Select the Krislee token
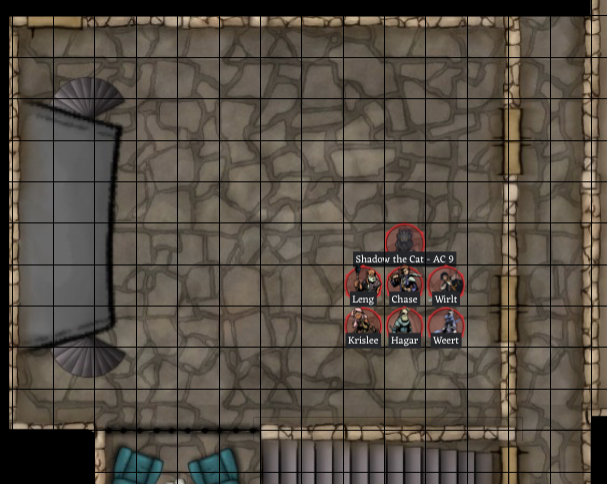 363,324
